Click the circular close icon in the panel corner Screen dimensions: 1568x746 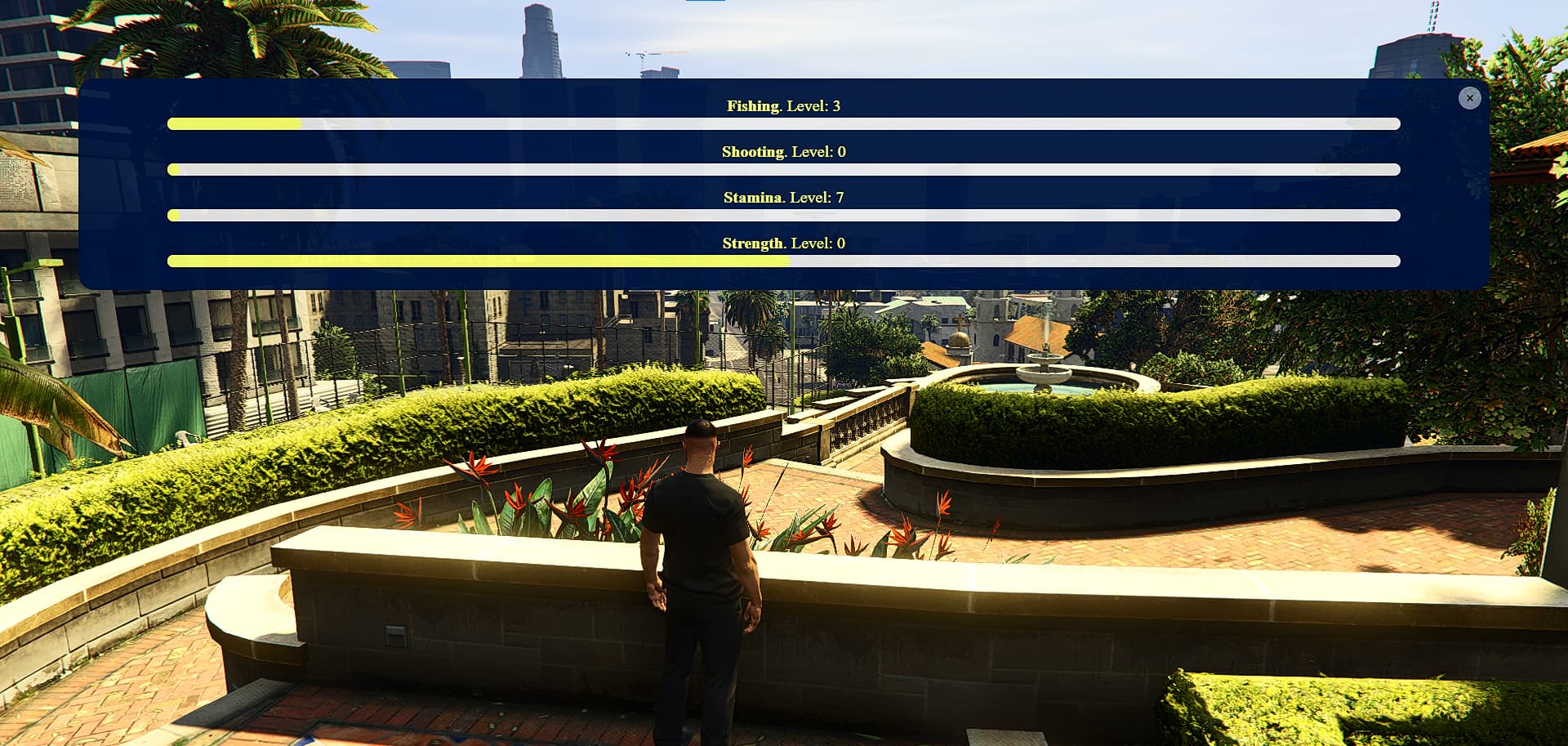[x=1470, y=97]
